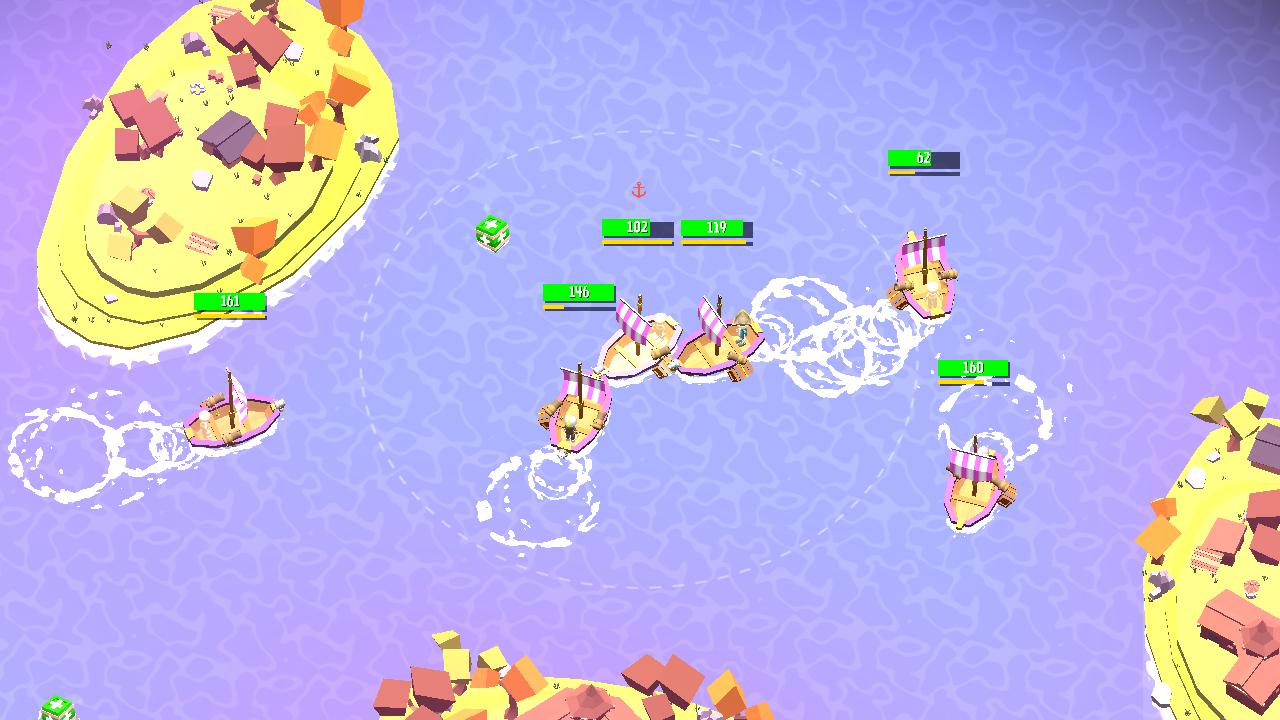
Task: Collect the green health crate near the fleet
Action: click(492, 231)
